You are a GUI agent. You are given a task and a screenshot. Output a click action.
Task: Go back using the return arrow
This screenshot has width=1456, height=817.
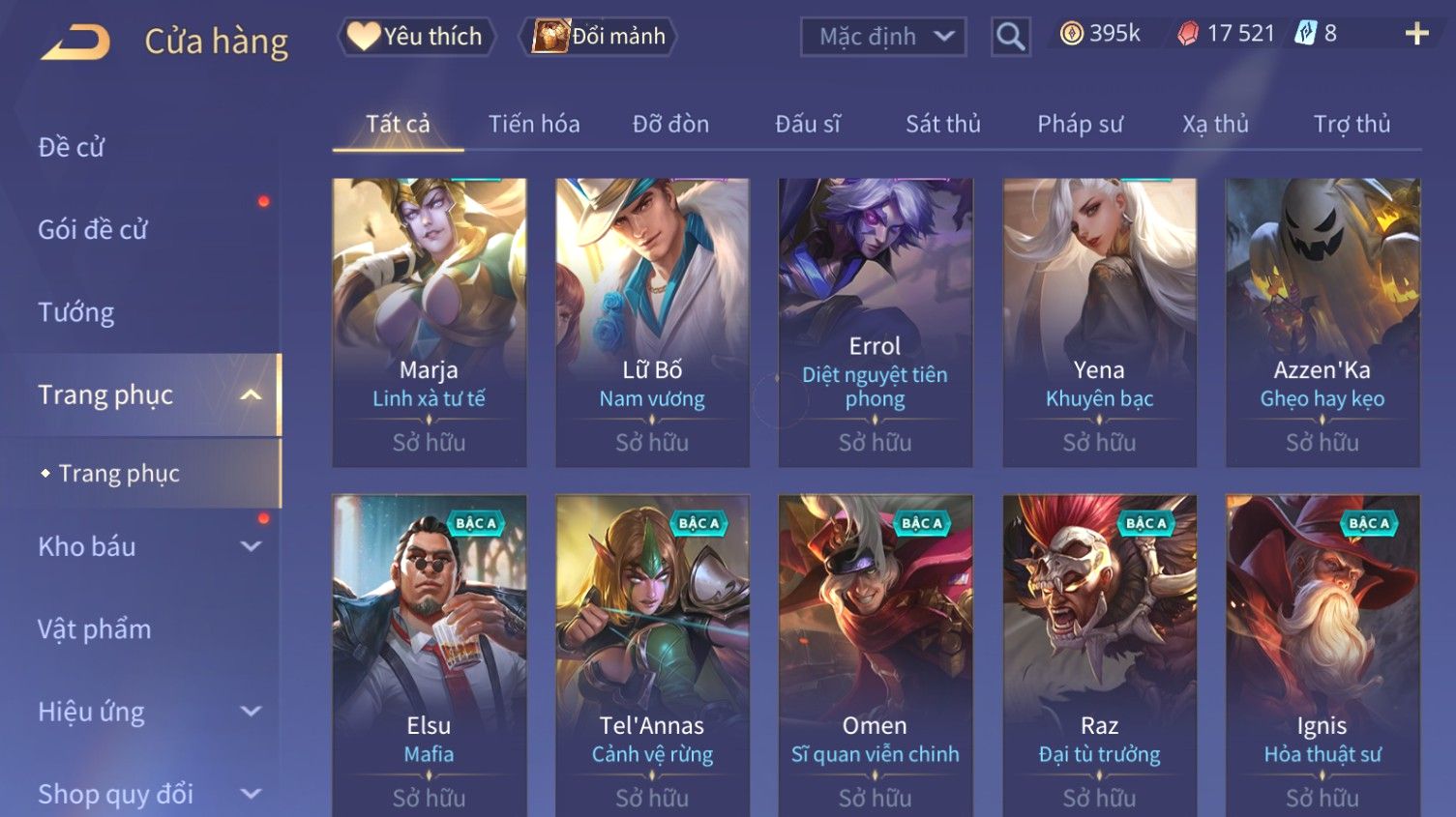[75, 42]
